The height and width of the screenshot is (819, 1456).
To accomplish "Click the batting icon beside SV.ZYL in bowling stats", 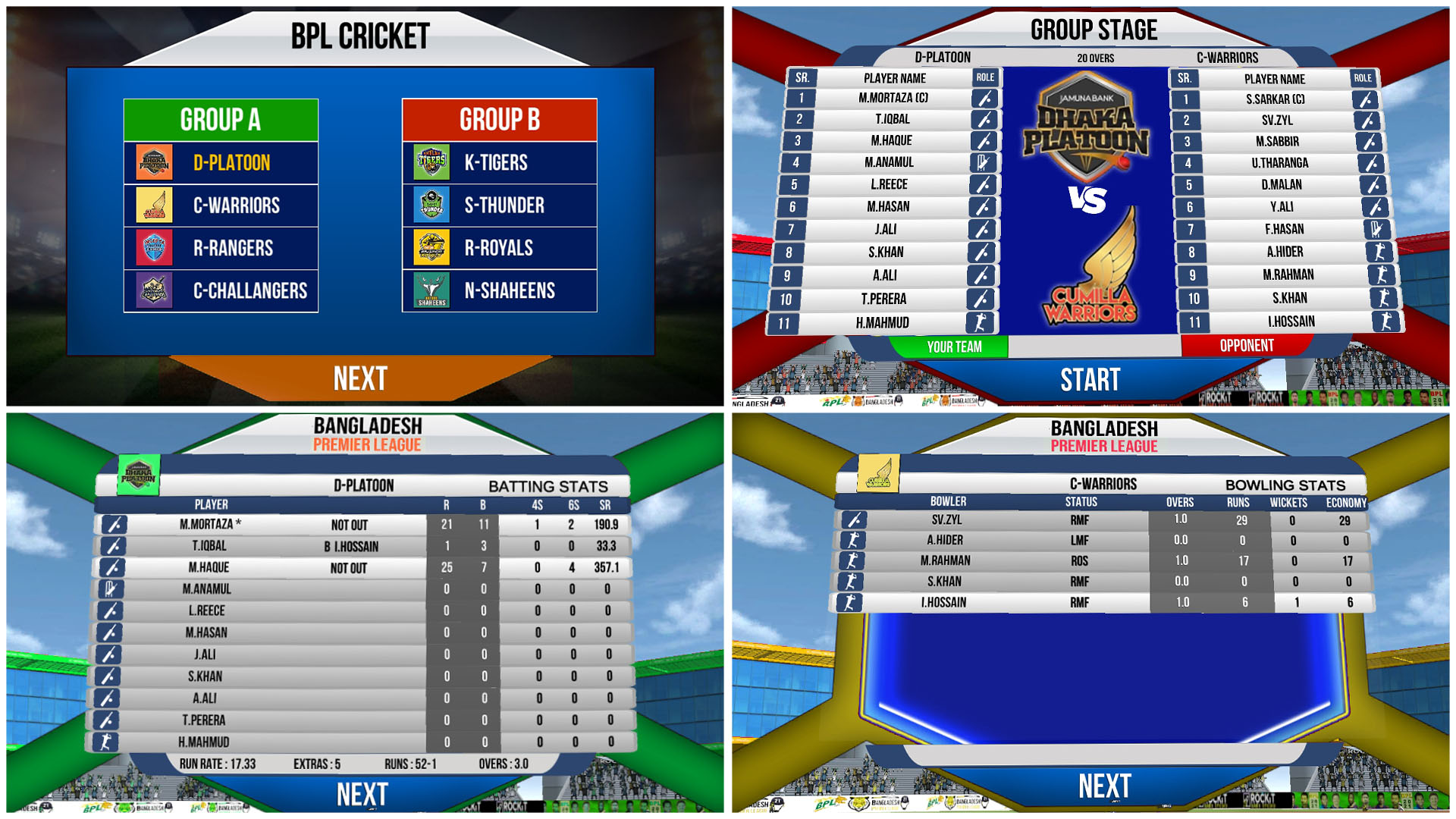I will coord(852,519).
